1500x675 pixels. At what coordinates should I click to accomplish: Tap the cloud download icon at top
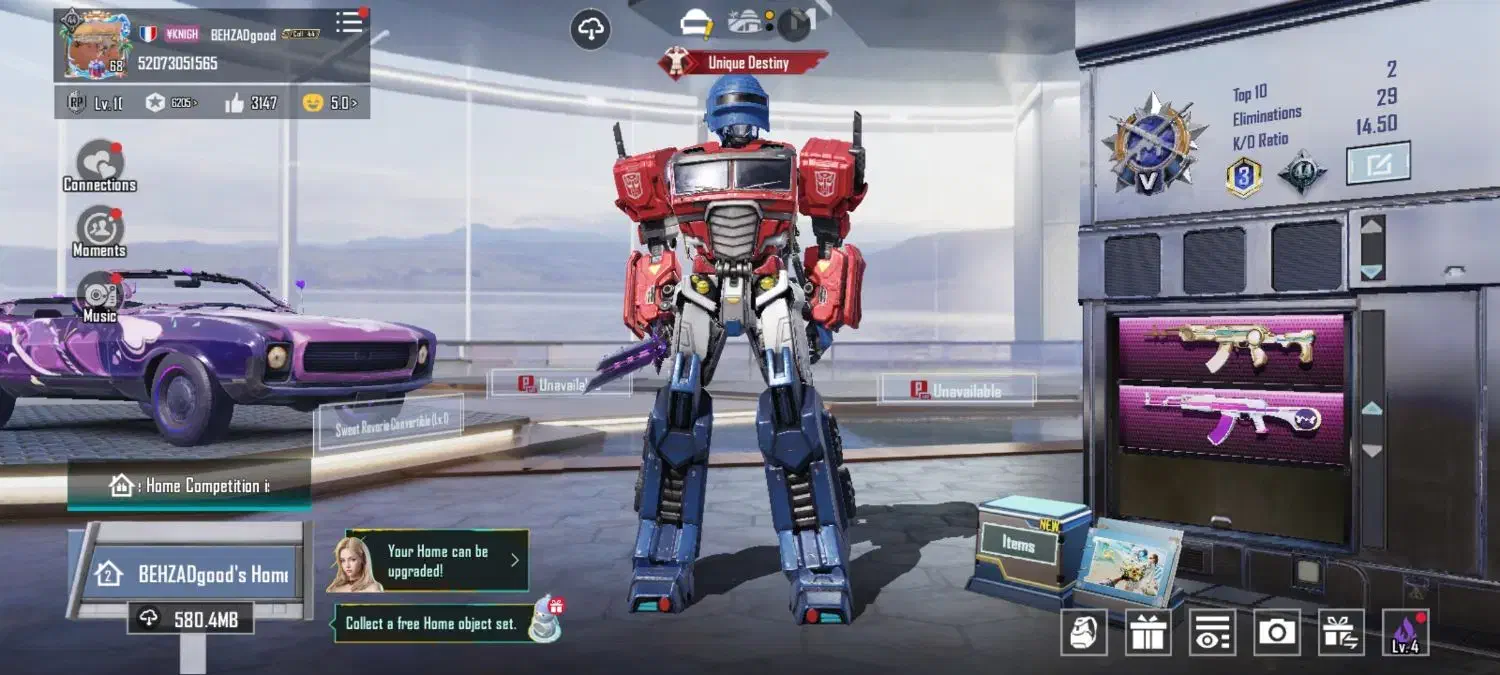coord(591,30)
